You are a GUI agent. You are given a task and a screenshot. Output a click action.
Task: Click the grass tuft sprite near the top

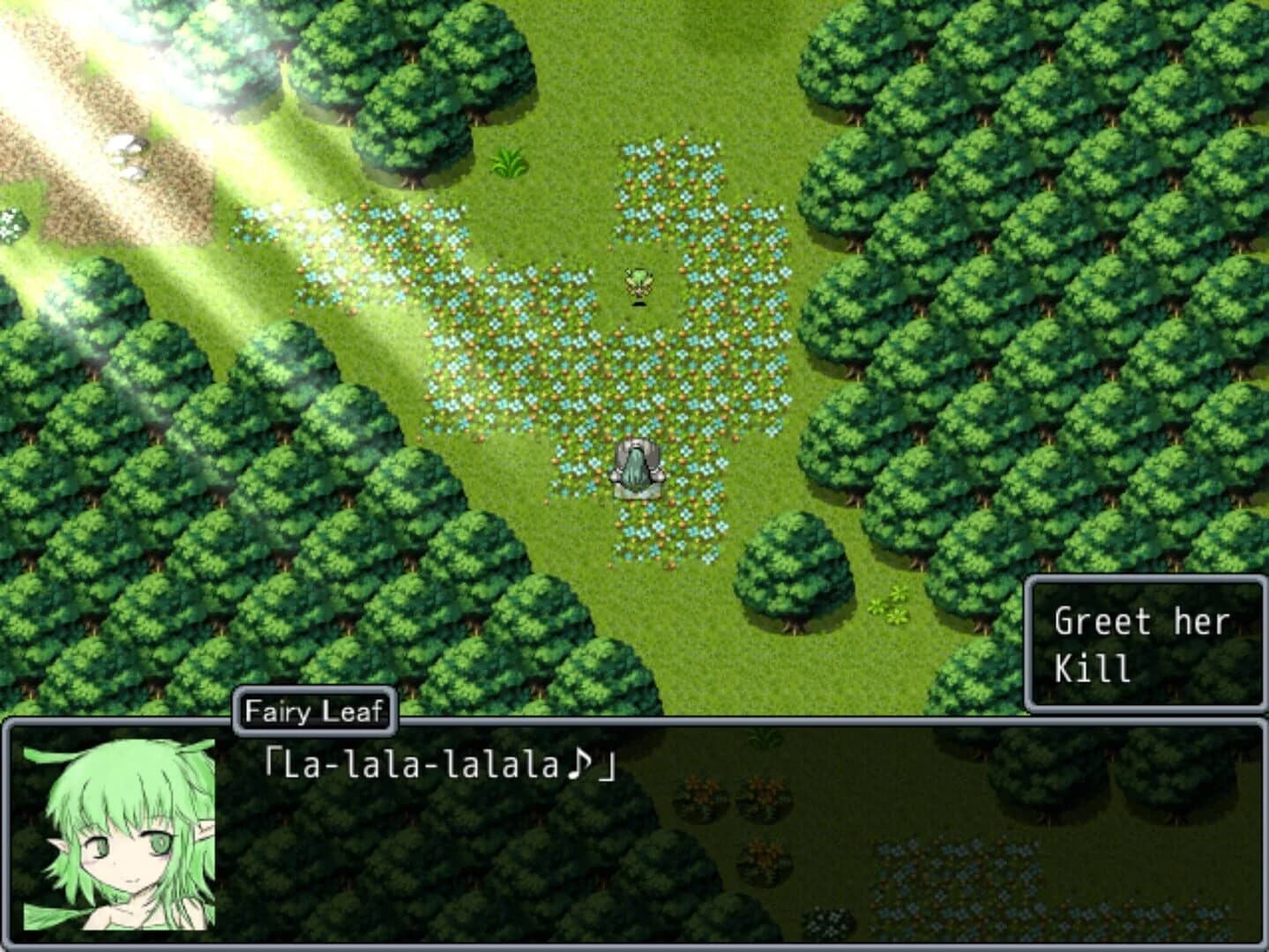click(509, 163)
